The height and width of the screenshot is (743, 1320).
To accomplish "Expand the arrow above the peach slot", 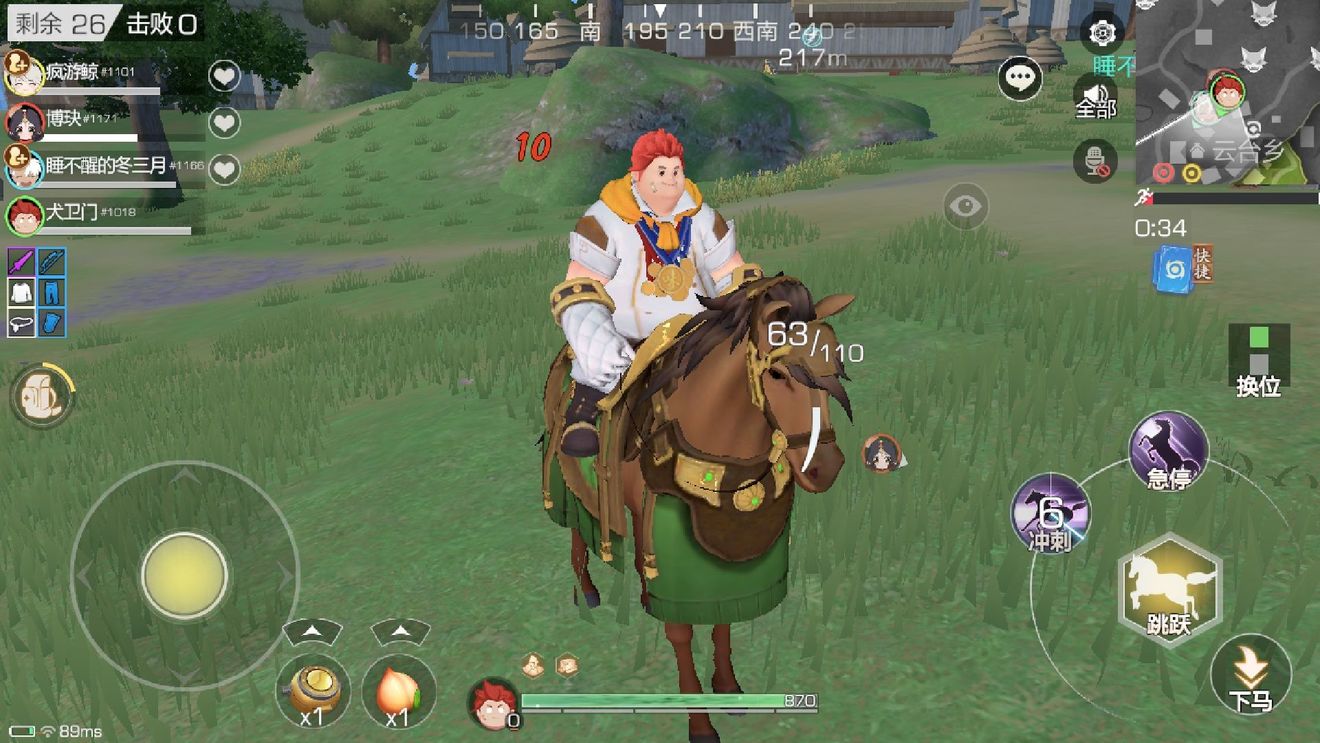I will pos(400,632).
